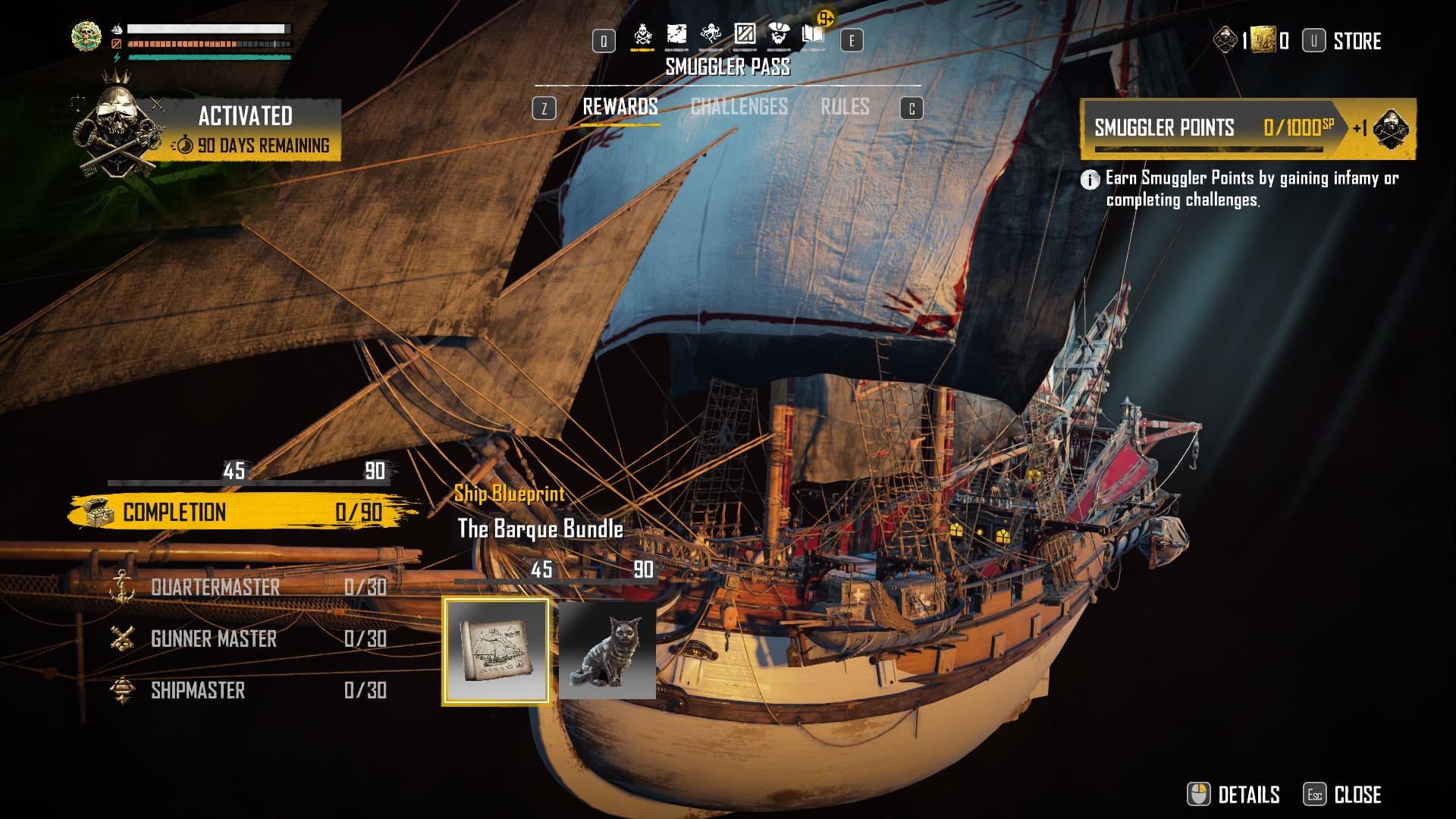Image resolution: width=1456 pixels, height=819 pixels.
Task: Open the torn map menu icon
Action: point(676,35)
